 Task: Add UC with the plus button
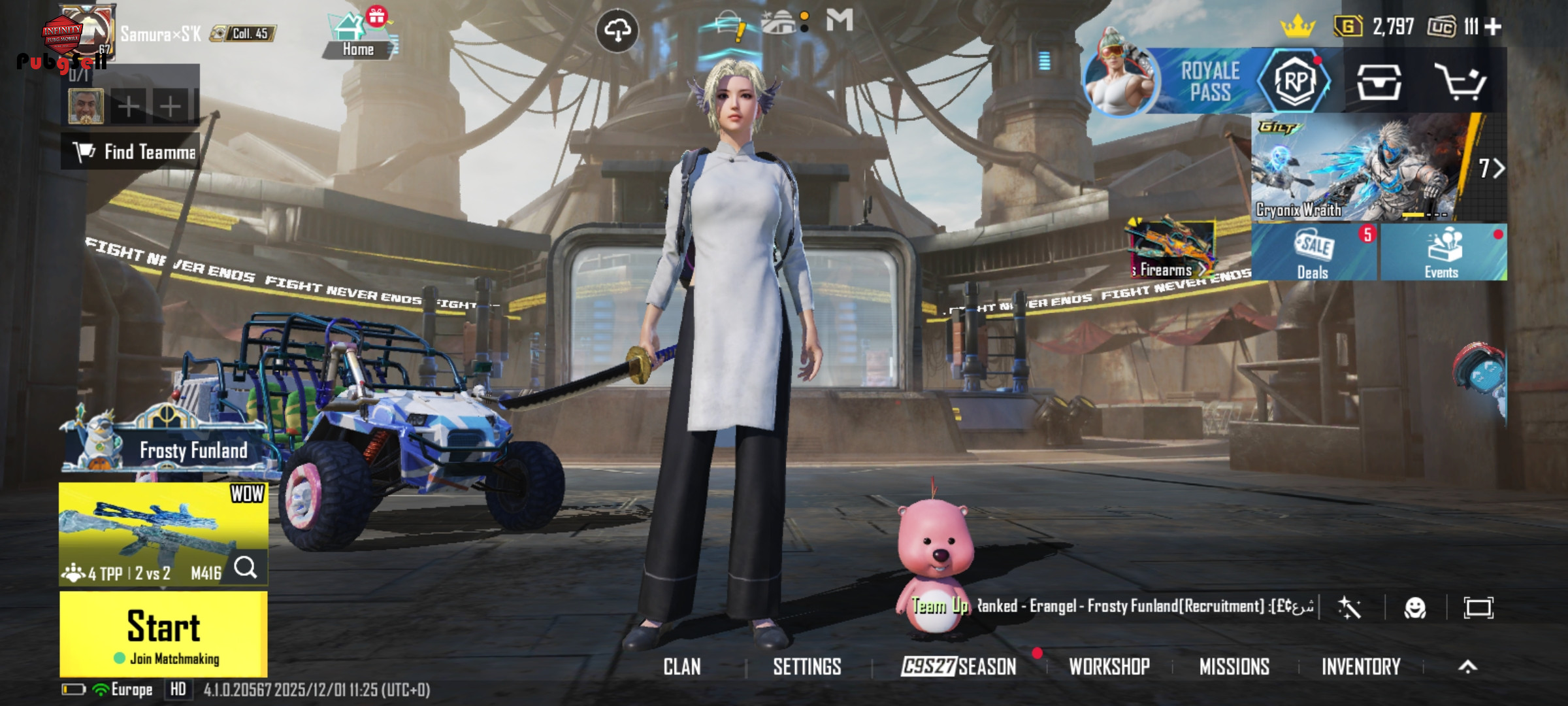(x=1494, y=27)
